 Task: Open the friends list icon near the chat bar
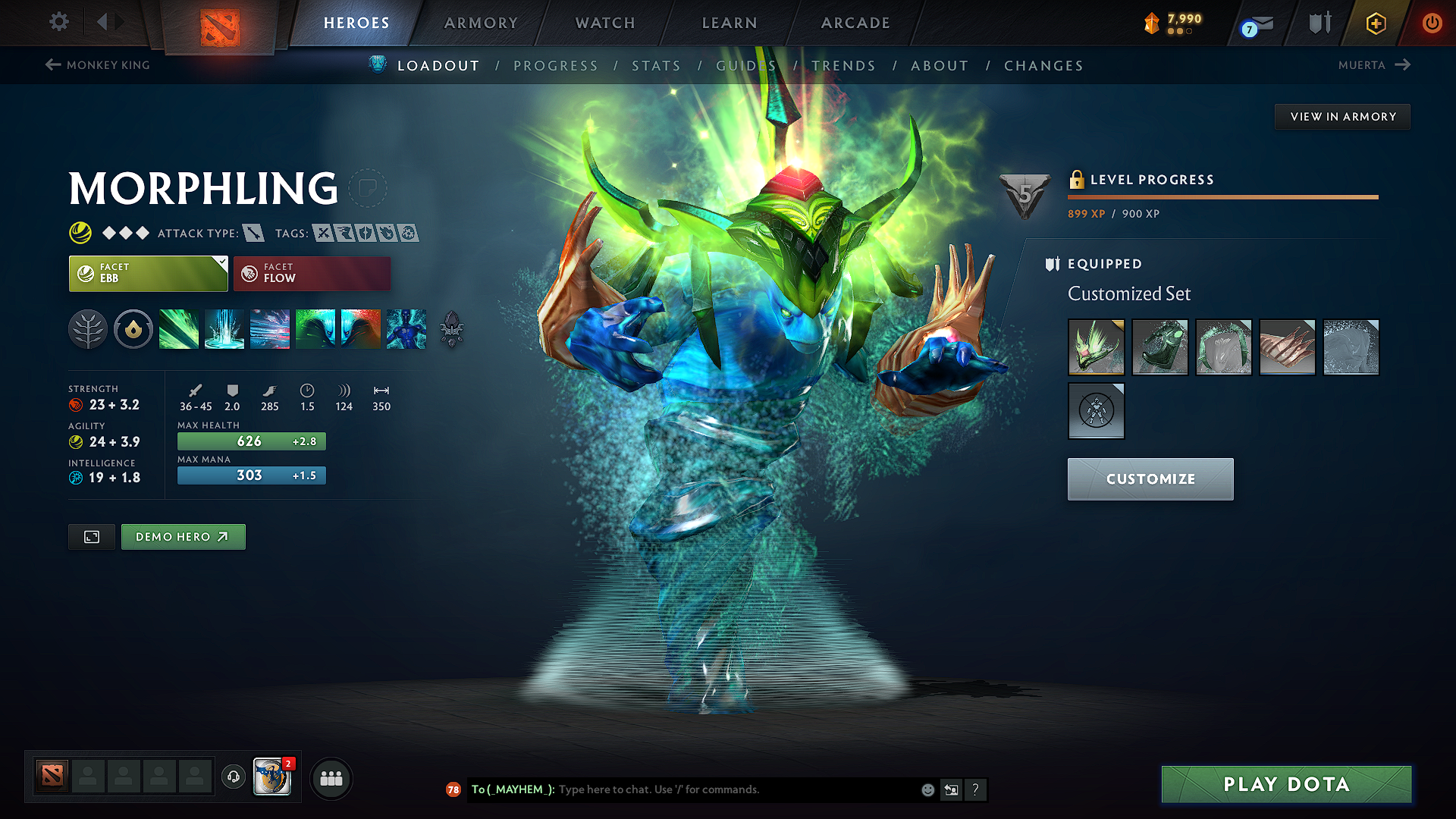331,778
